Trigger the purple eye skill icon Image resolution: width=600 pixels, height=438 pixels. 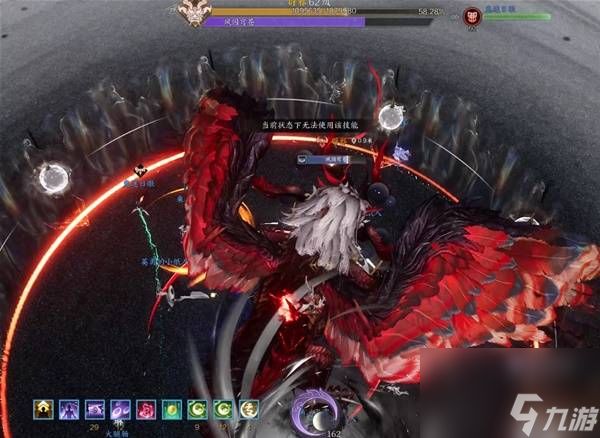96,409
